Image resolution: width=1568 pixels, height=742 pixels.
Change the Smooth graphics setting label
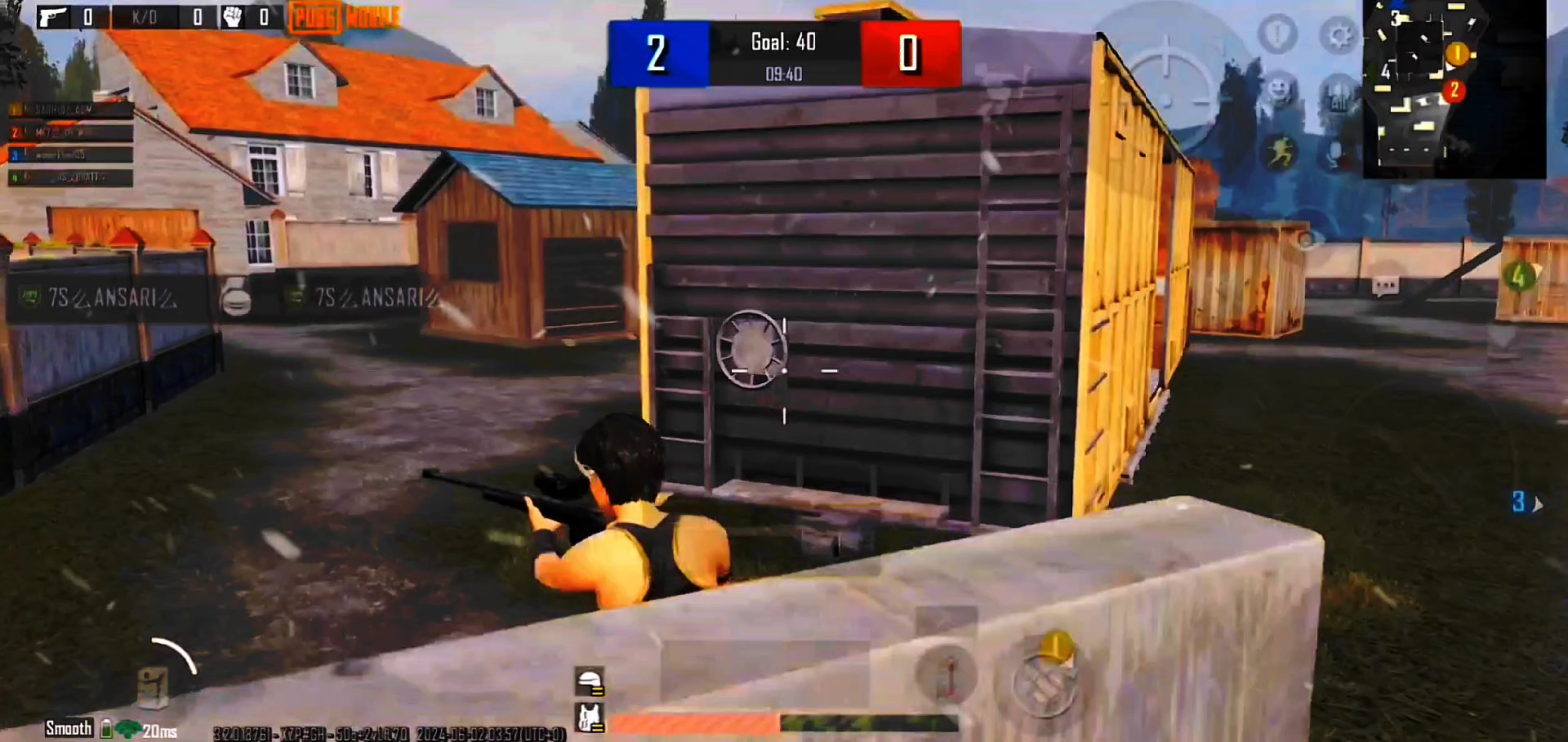click(69, 728)
